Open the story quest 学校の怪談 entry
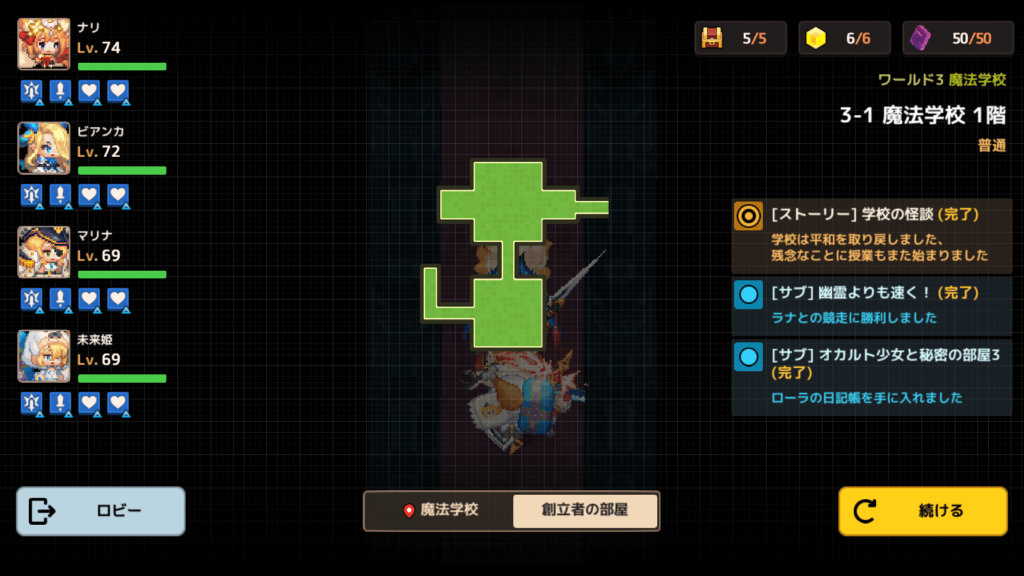 tap(871, 235)
